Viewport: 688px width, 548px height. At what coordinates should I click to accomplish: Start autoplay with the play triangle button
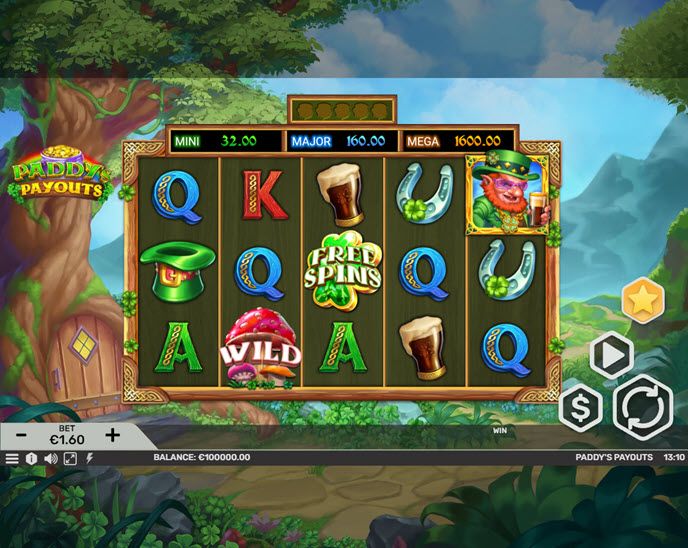coord(610,354)
